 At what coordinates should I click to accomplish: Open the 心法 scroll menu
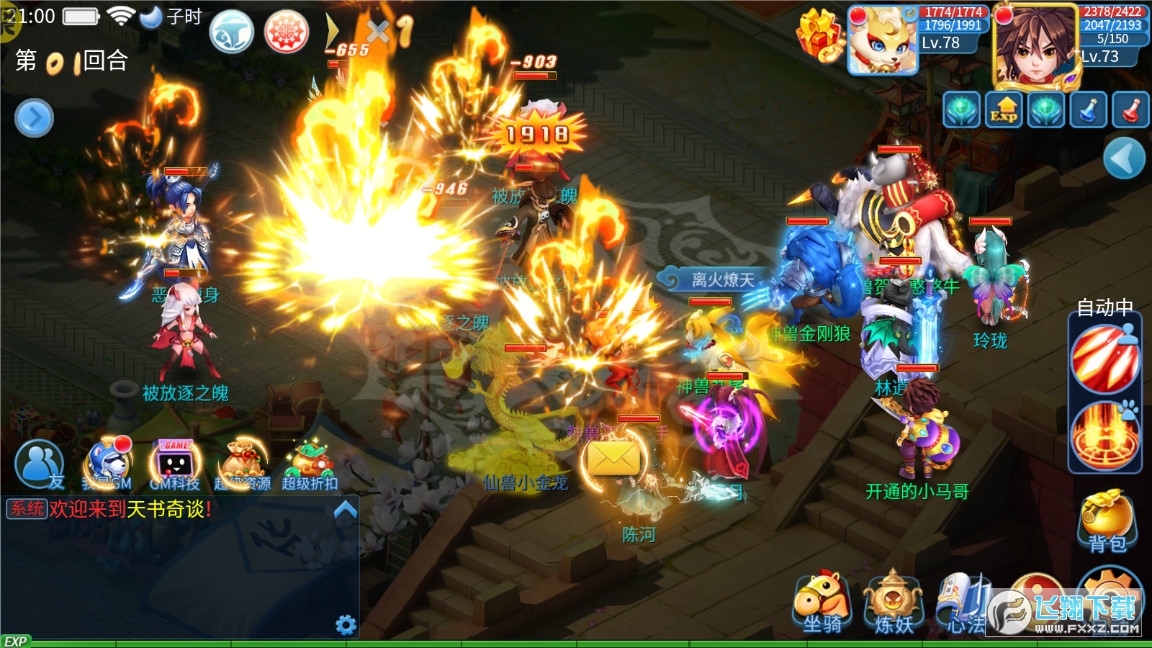click(x=963, y=605)
